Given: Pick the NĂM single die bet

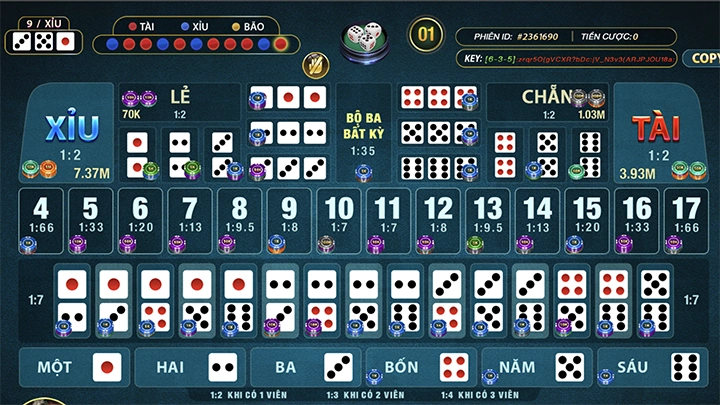Looking at the screenshot, I should (537, 367).
